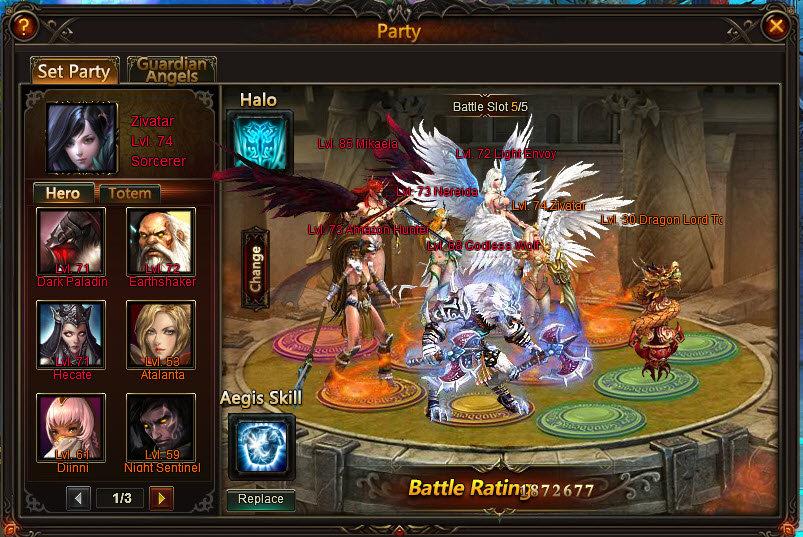Click the Zivatar sorcerer portrait

[82, 137]
